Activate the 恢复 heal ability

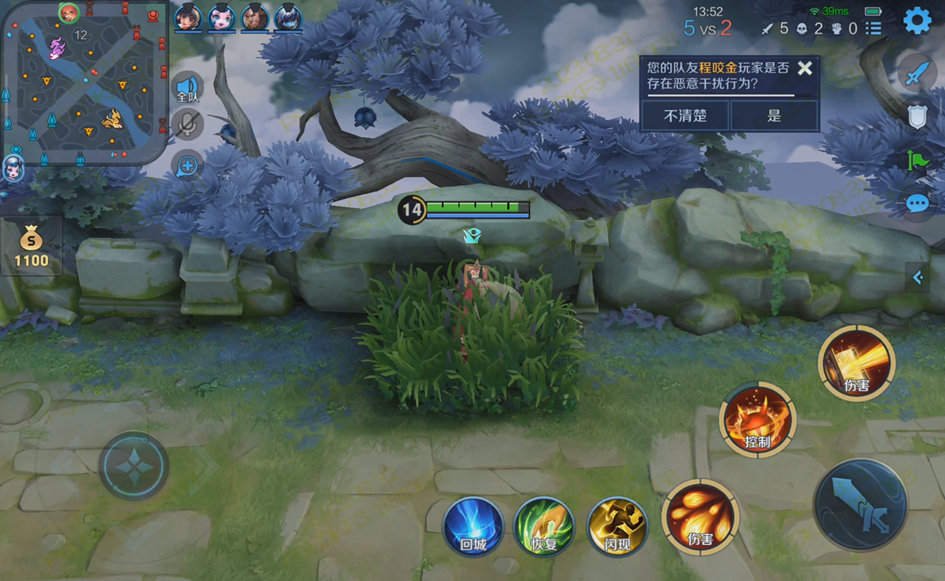click(x=544, y=526)
